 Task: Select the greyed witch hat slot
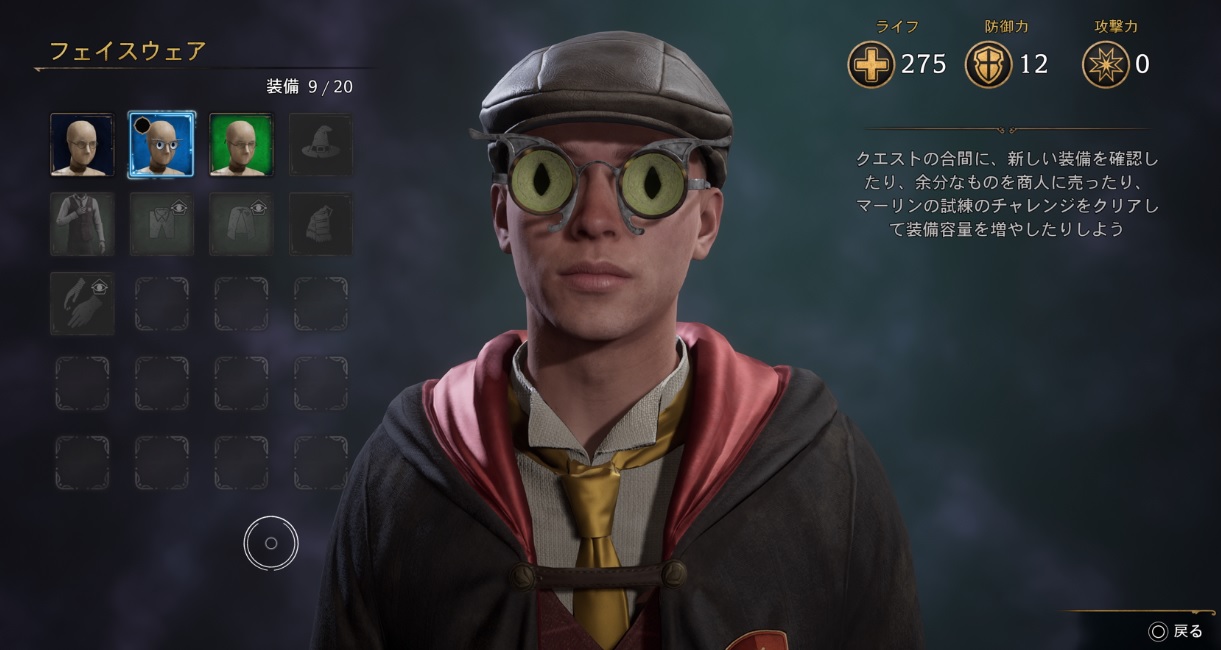coord(321,144)
